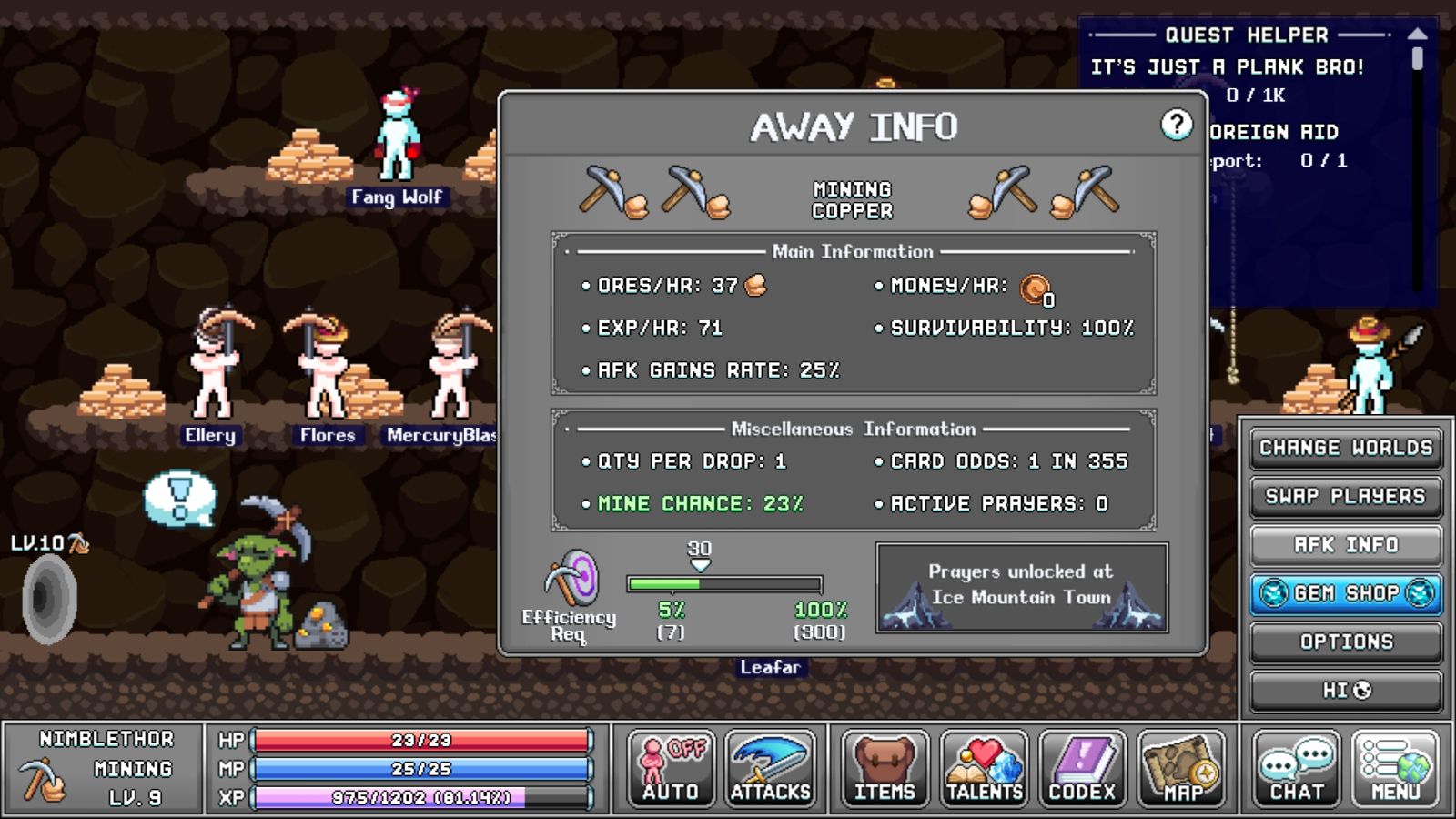The width and height of the screenshot is (1456, 819).
Task: Visit the Gem Shop
Action: tap(1346, 593)
